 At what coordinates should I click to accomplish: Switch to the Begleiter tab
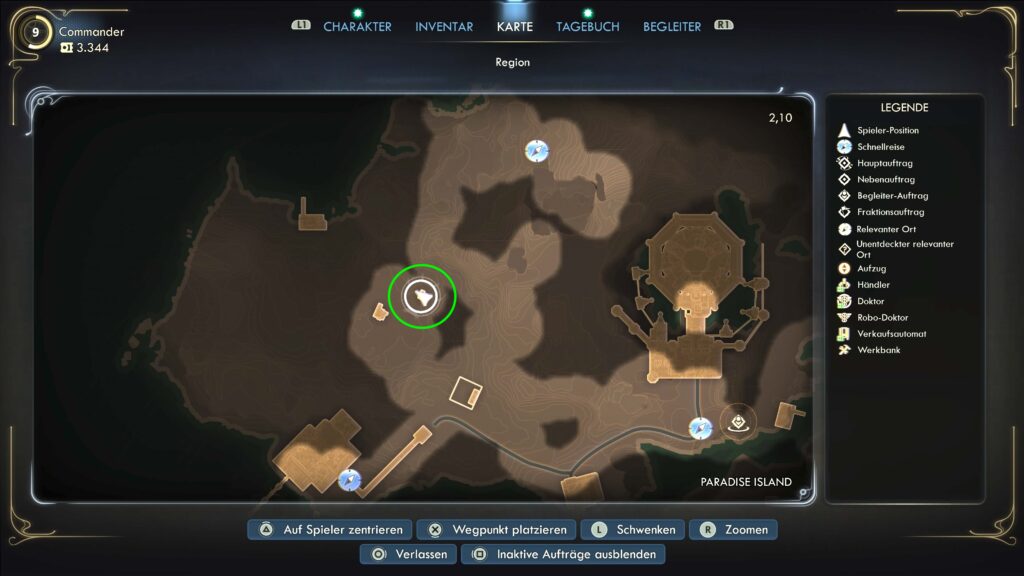(x=672, y=27)
